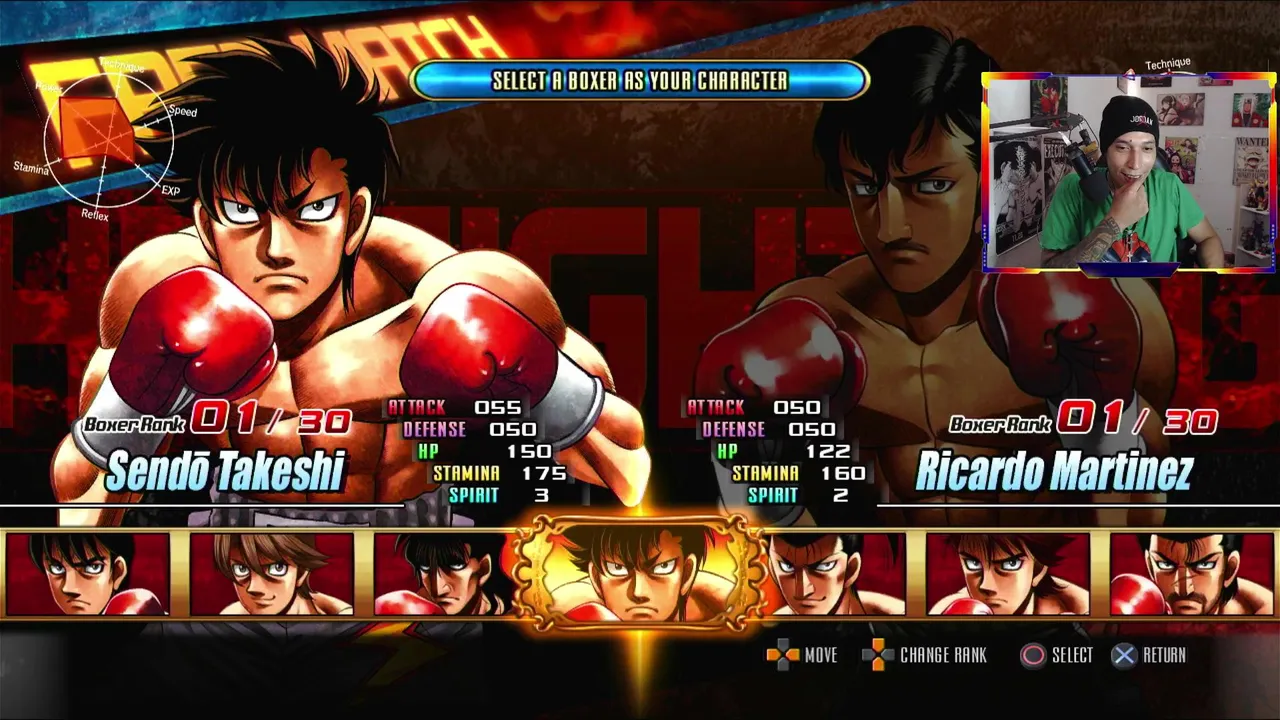1280x720 pixels.
Task: Select the highlighted gold-framed Sendo portrait
Action: [x=640, y=574]
